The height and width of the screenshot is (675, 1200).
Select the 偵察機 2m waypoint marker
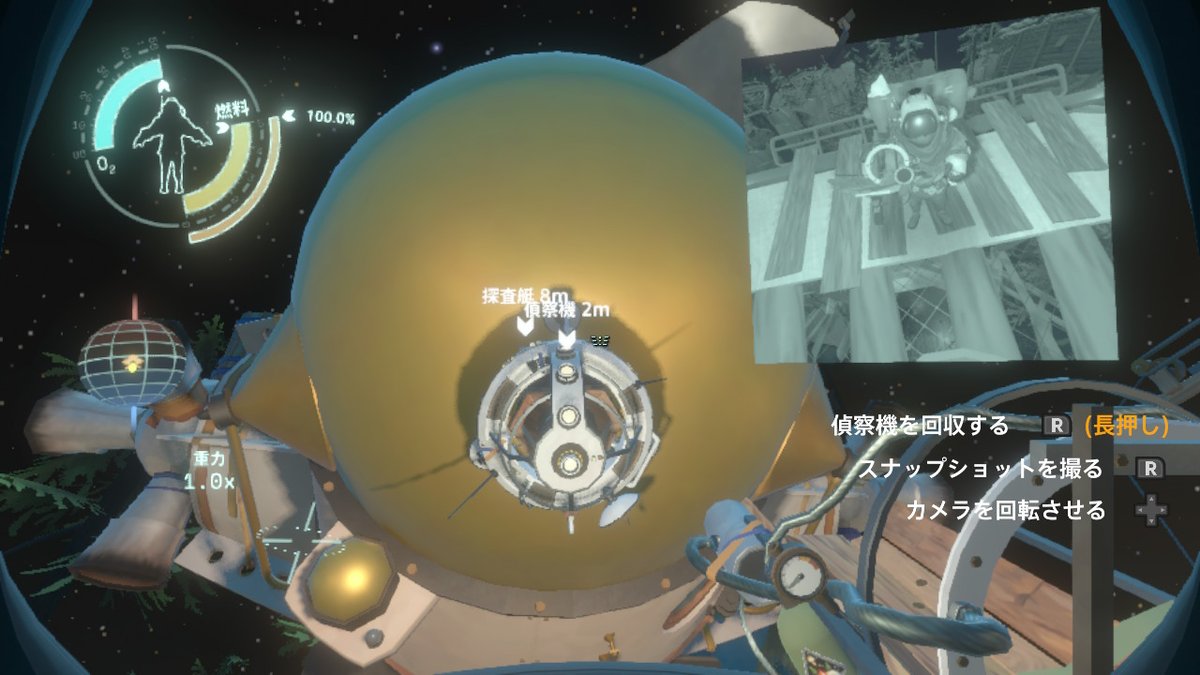coord(567,339)
